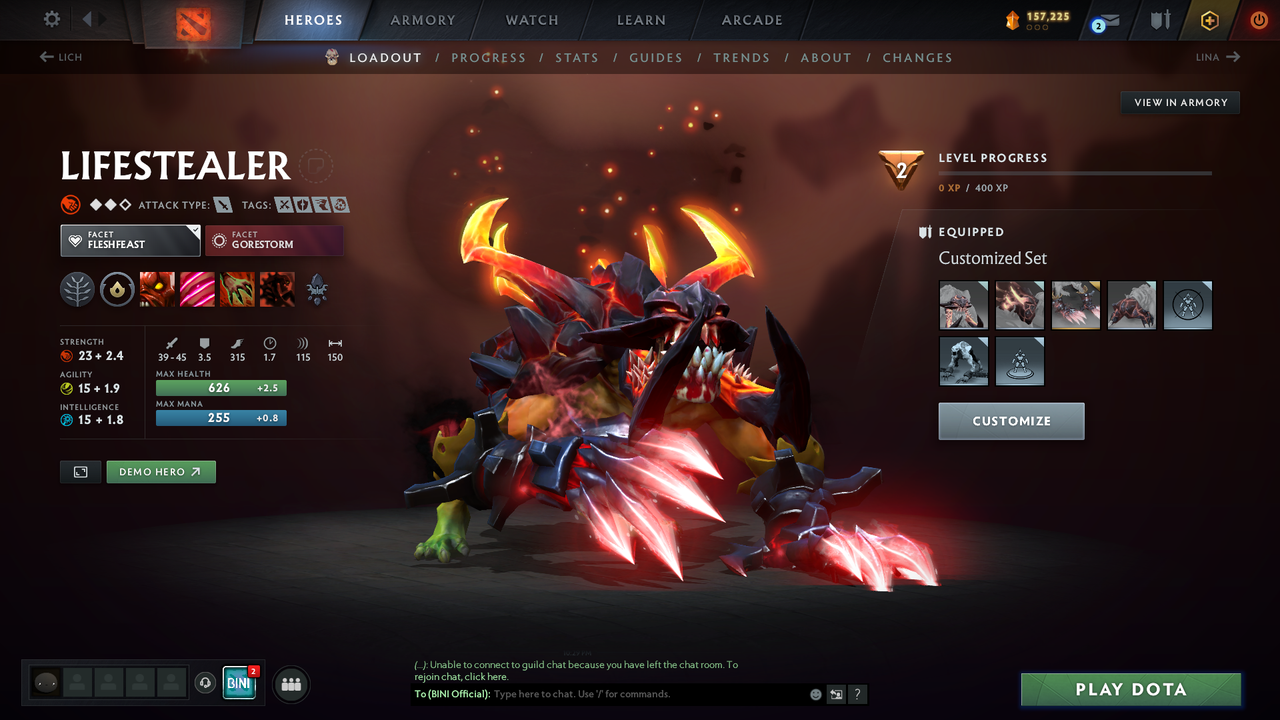Click the Level Progress XP bar

tap(1075, 172)
